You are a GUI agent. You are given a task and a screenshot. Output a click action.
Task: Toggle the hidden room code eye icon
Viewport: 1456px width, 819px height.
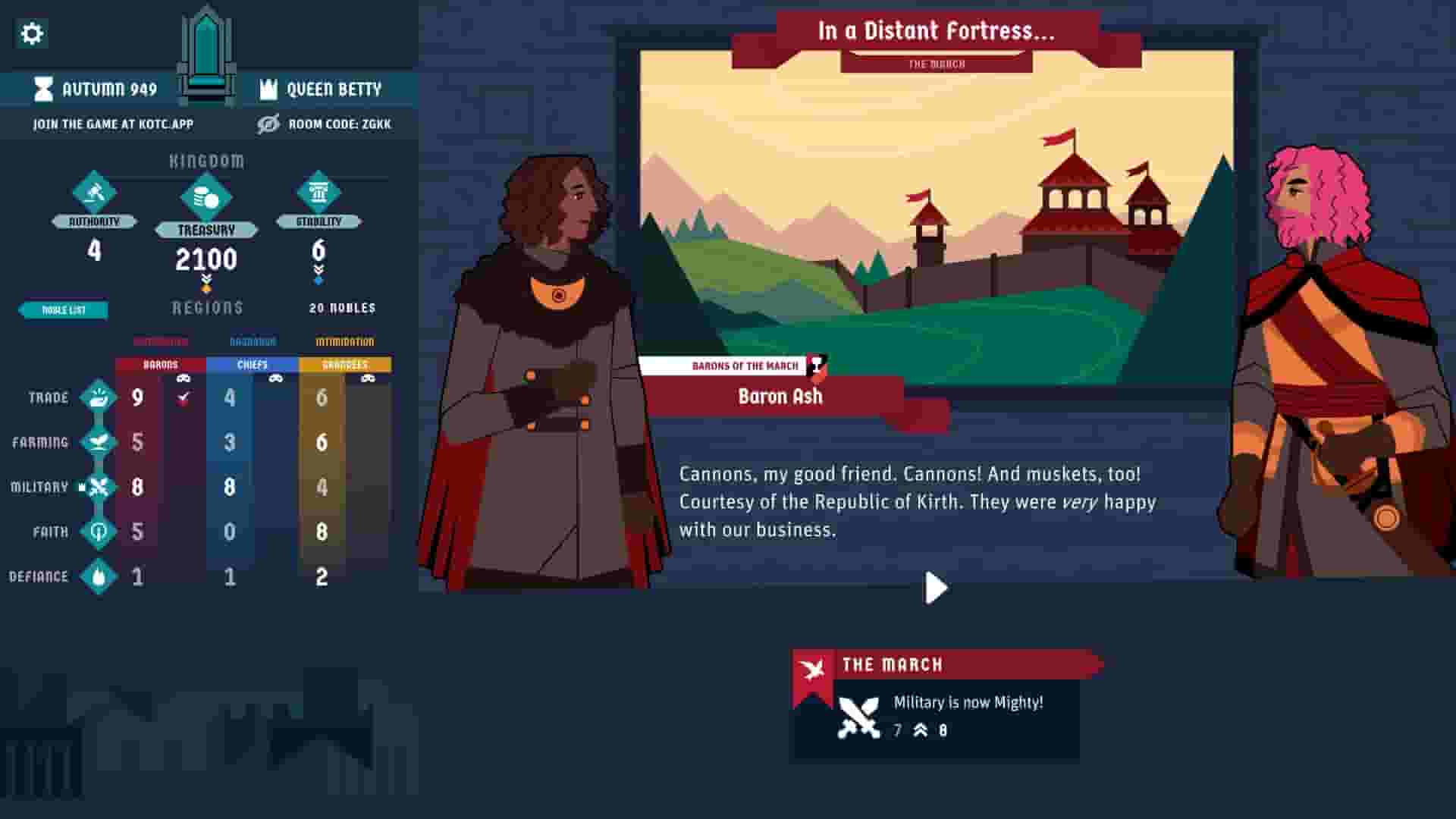pos(266,124)
